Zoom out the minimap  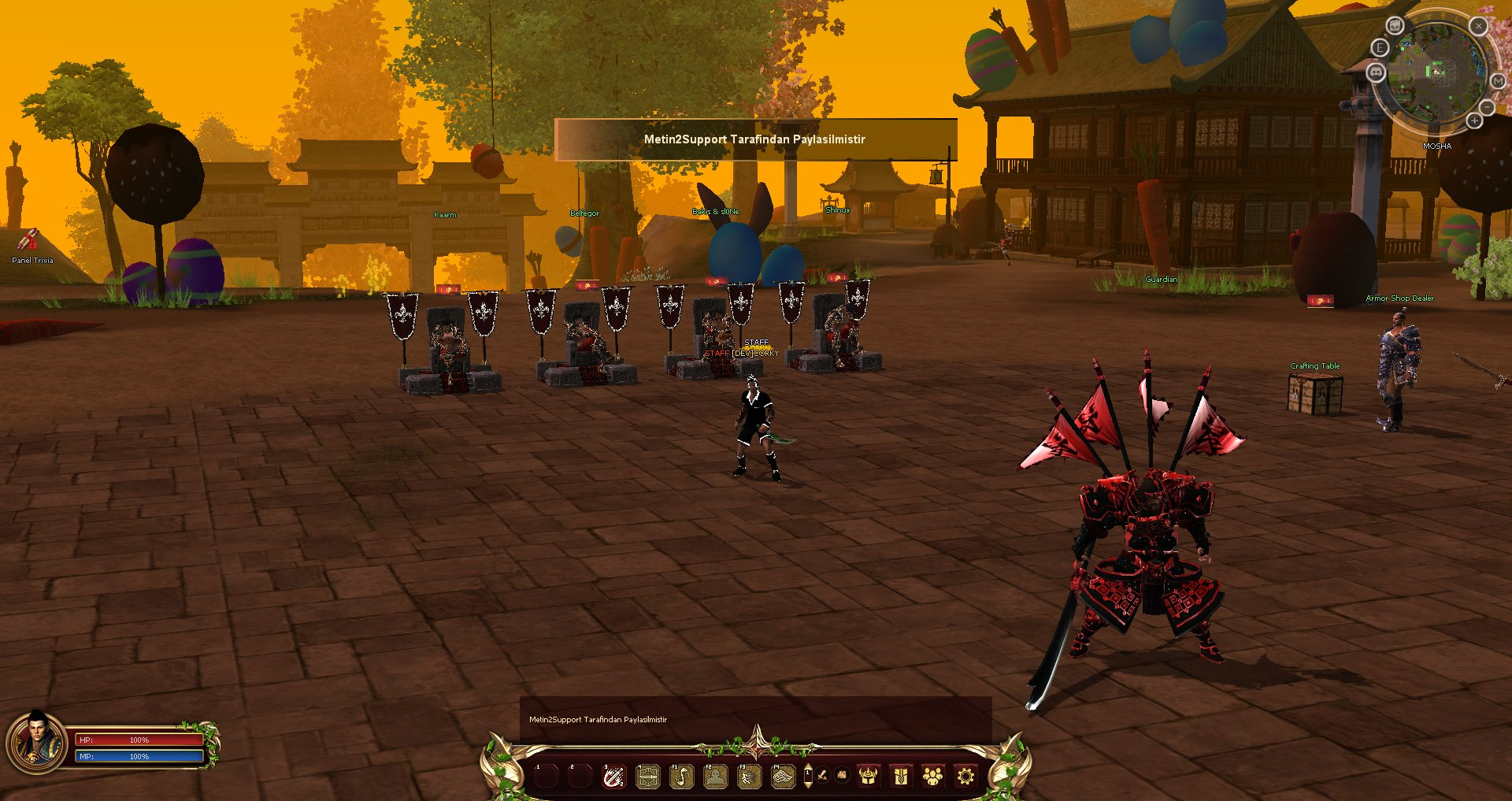tap(1487, 106)
